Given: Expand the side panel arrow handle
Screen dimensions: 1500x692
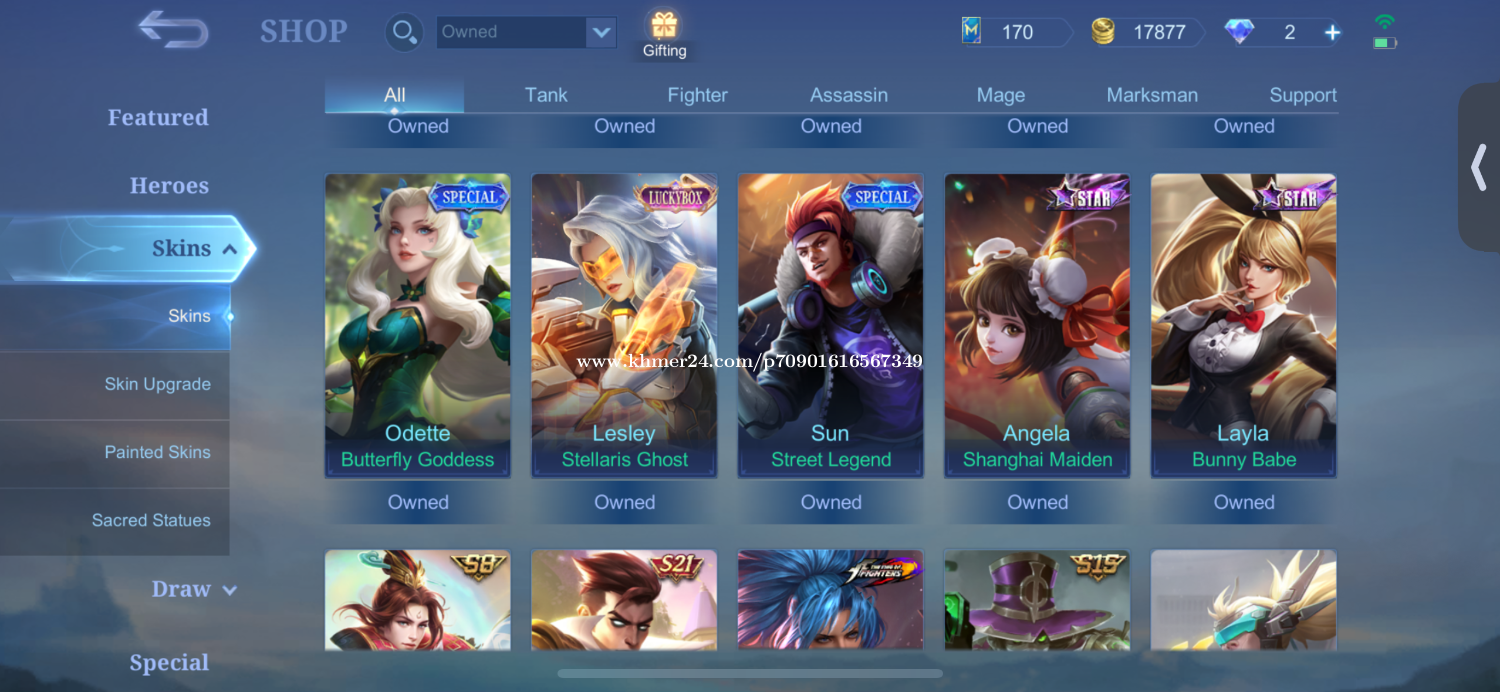Looking at the screenshot, I should [1479, 167].
